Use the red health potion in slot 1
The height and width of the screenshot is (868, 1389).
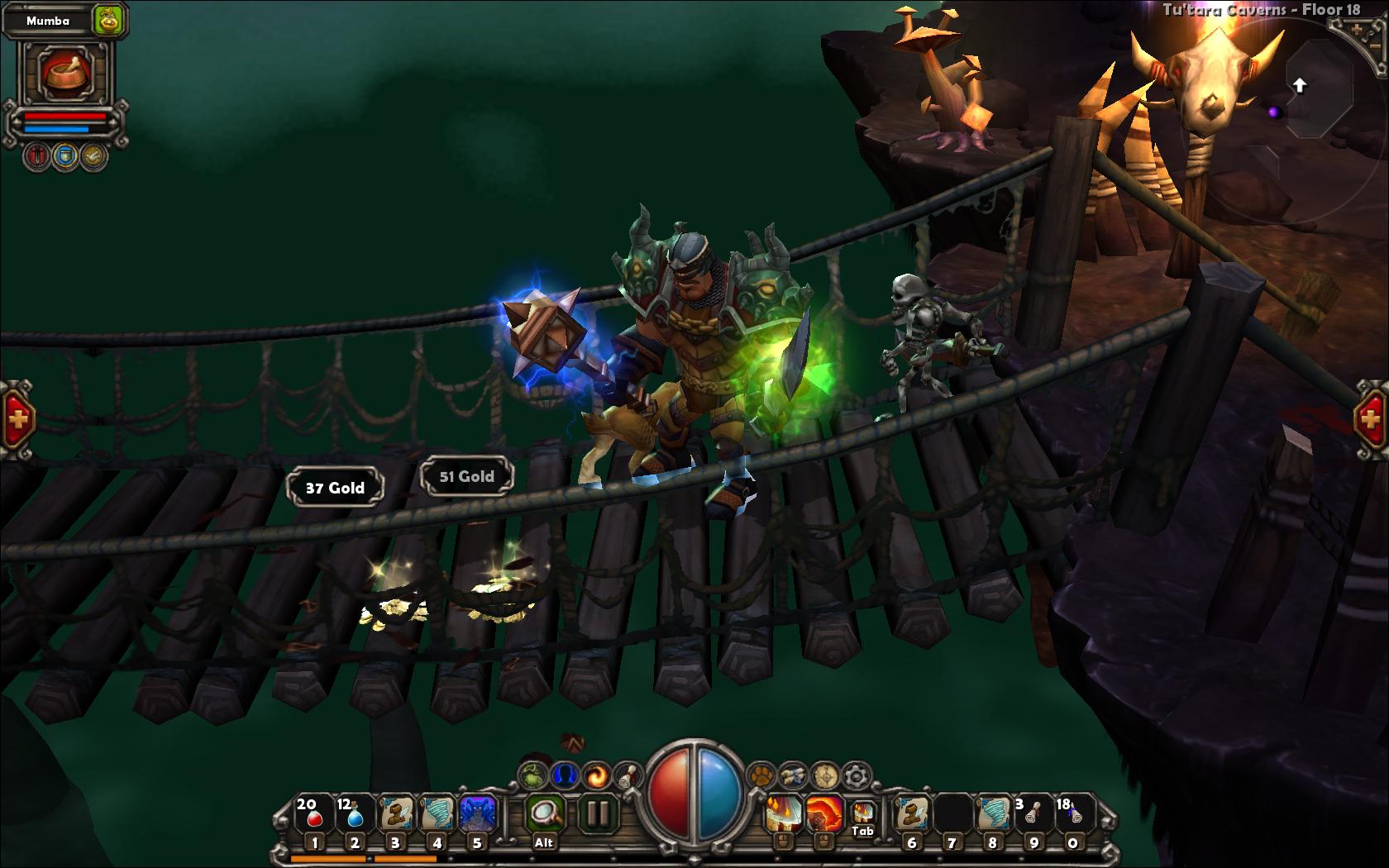click(313, 814)
